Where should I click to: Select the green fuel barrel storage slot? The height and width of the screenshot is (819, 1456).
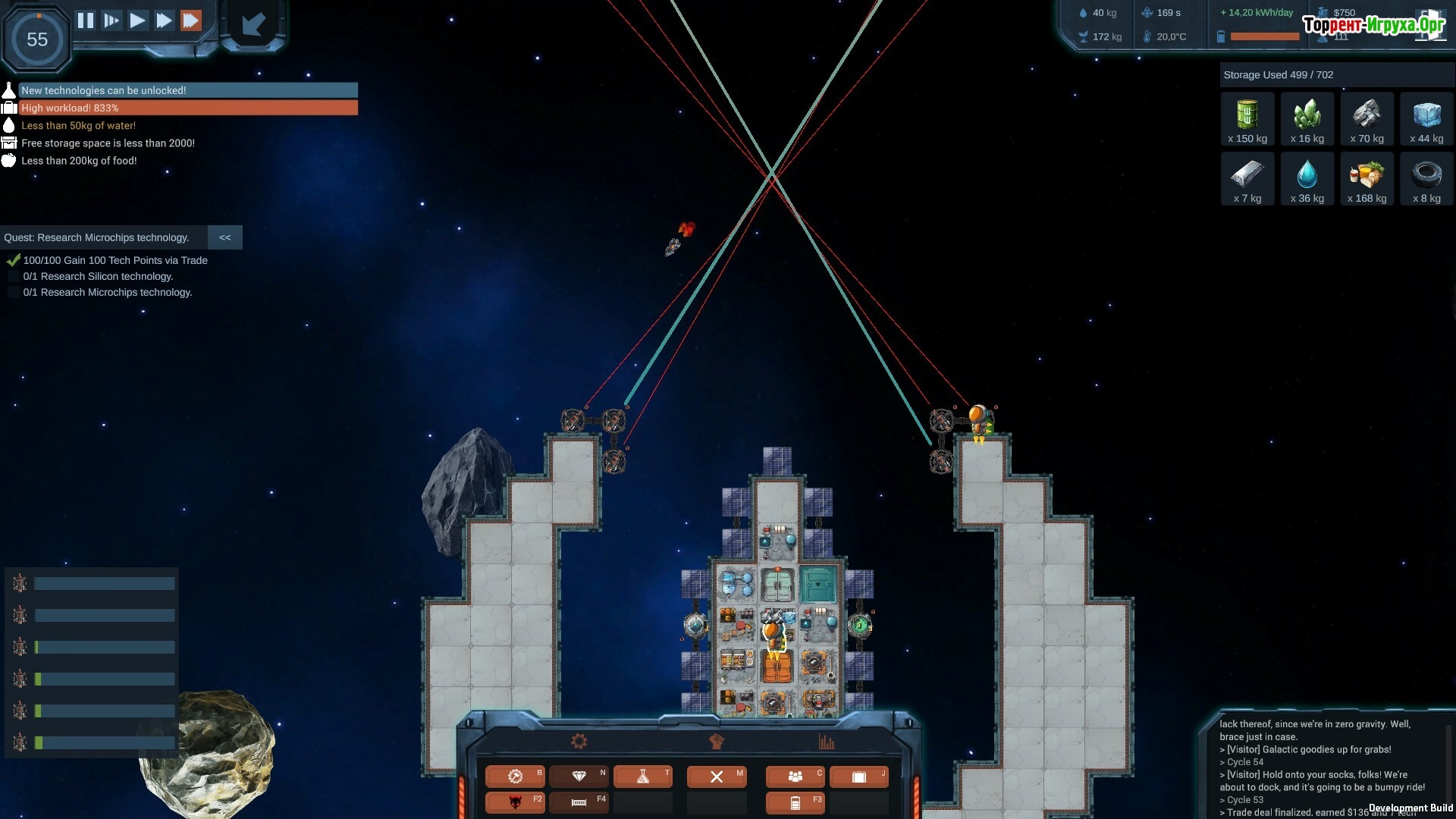1247,119
